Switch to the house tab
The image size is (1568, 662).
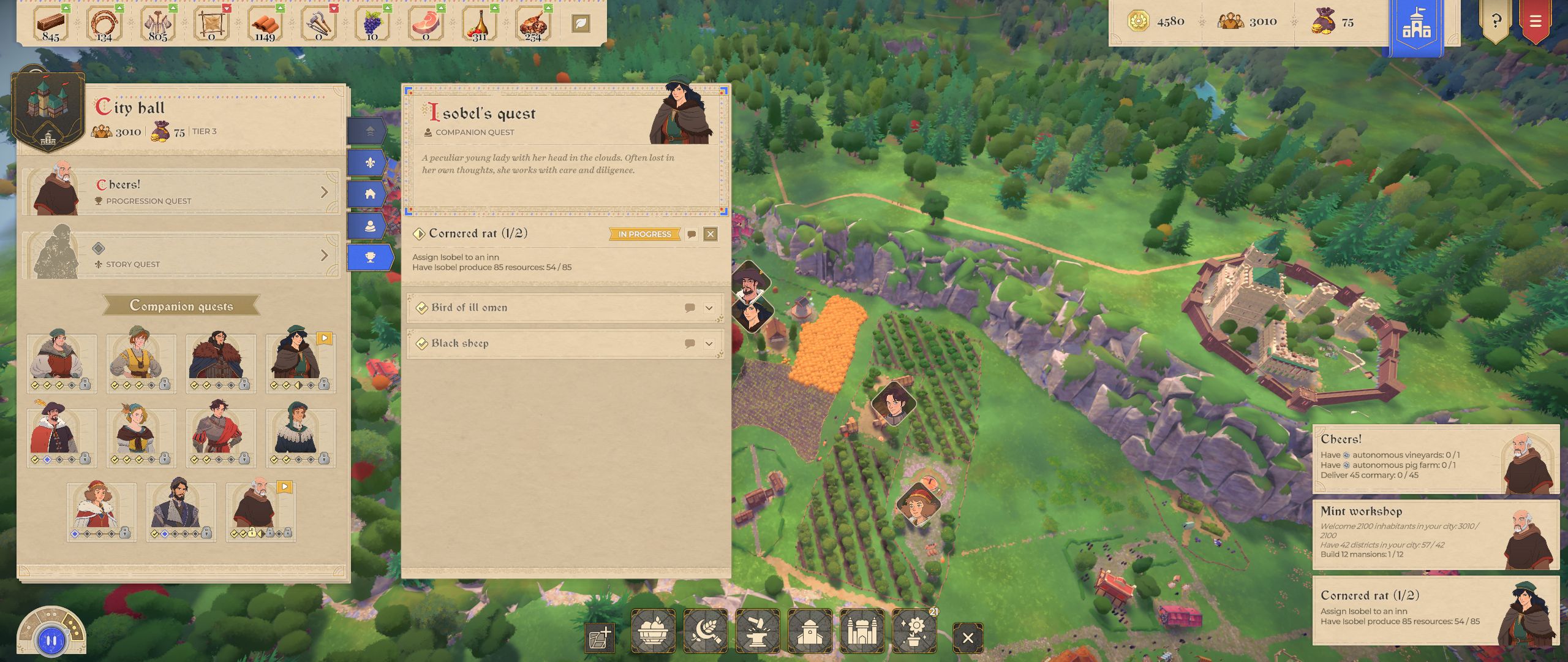[x=370, y=194]
